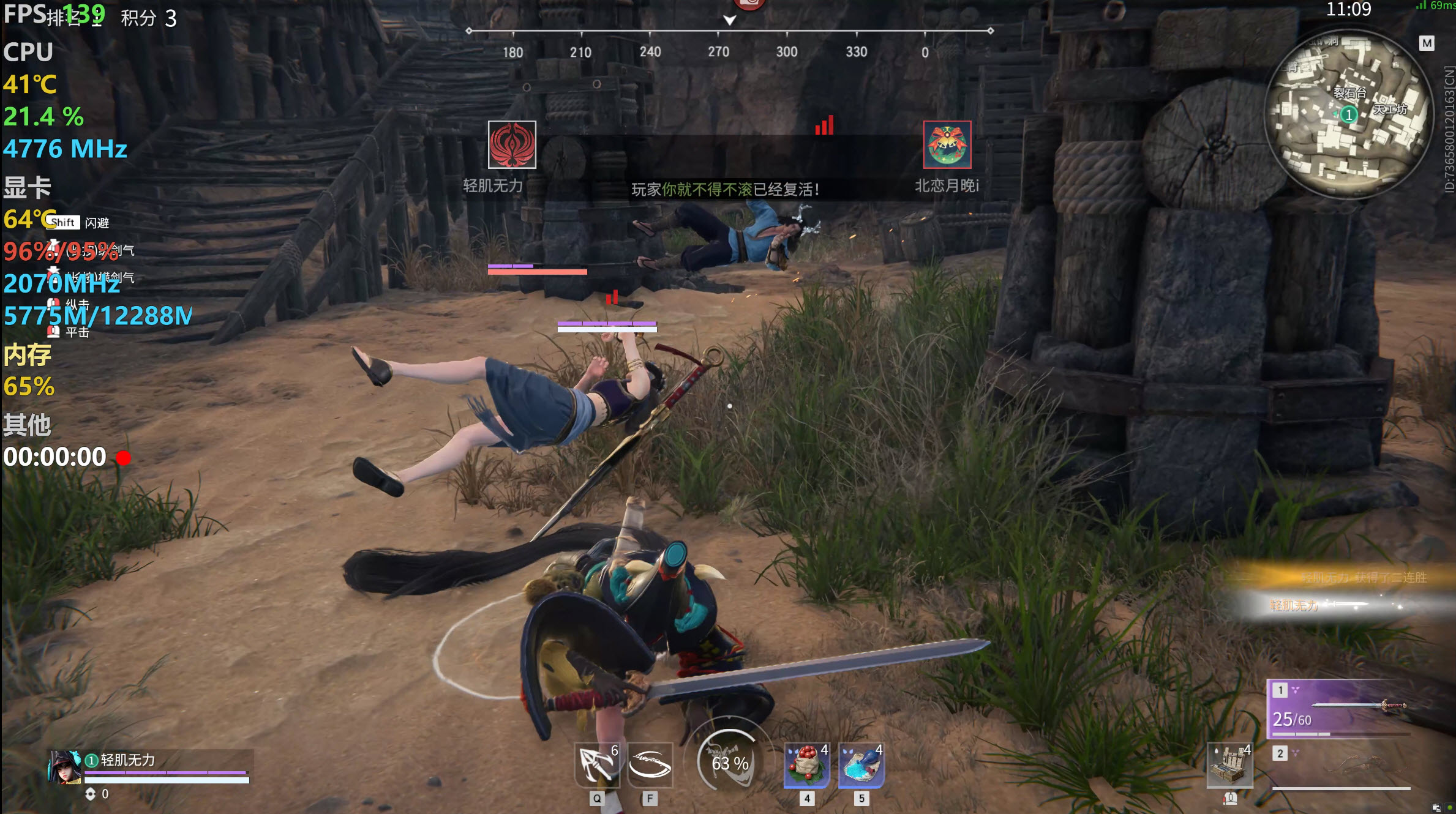Trigger the ultimate skill beside the grappling hook
Viewport: 1456px width, 814px height.
pos(650,765)
